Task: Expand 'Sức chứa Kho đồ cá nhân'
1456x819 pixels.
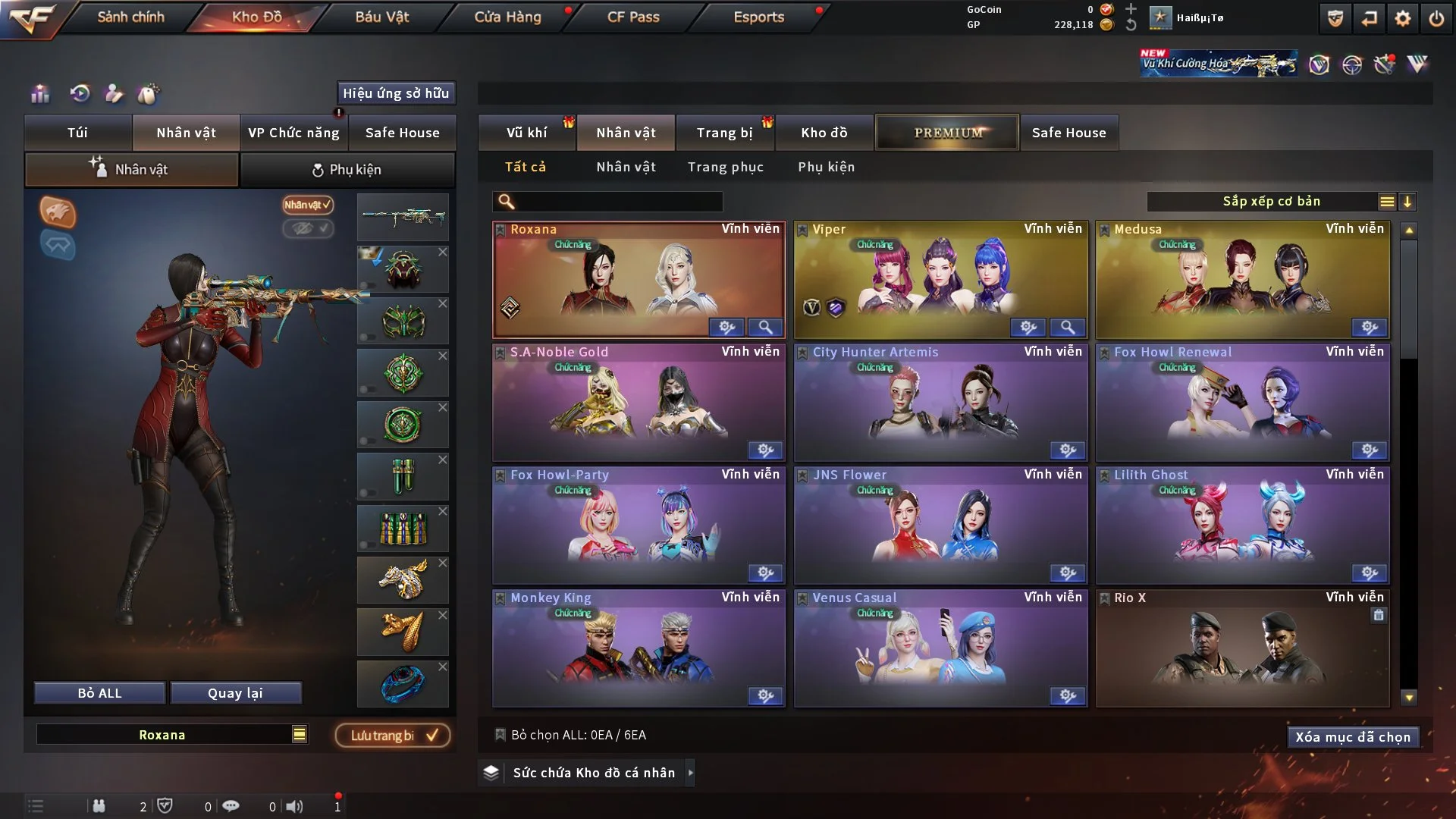Action: [x=584, y=773]
